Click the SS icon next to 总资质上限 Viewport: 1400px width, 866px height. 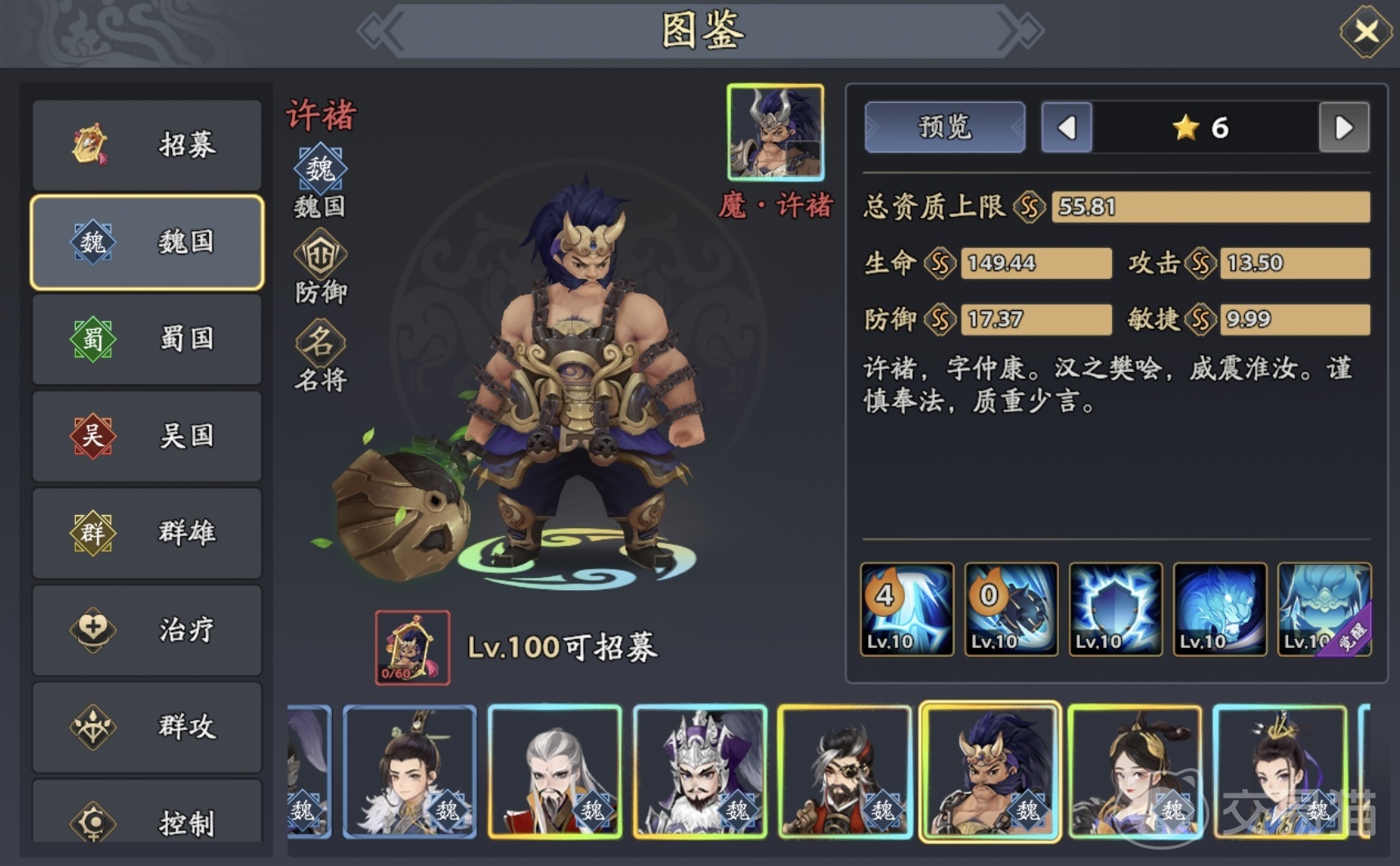tap(1027, 207)
